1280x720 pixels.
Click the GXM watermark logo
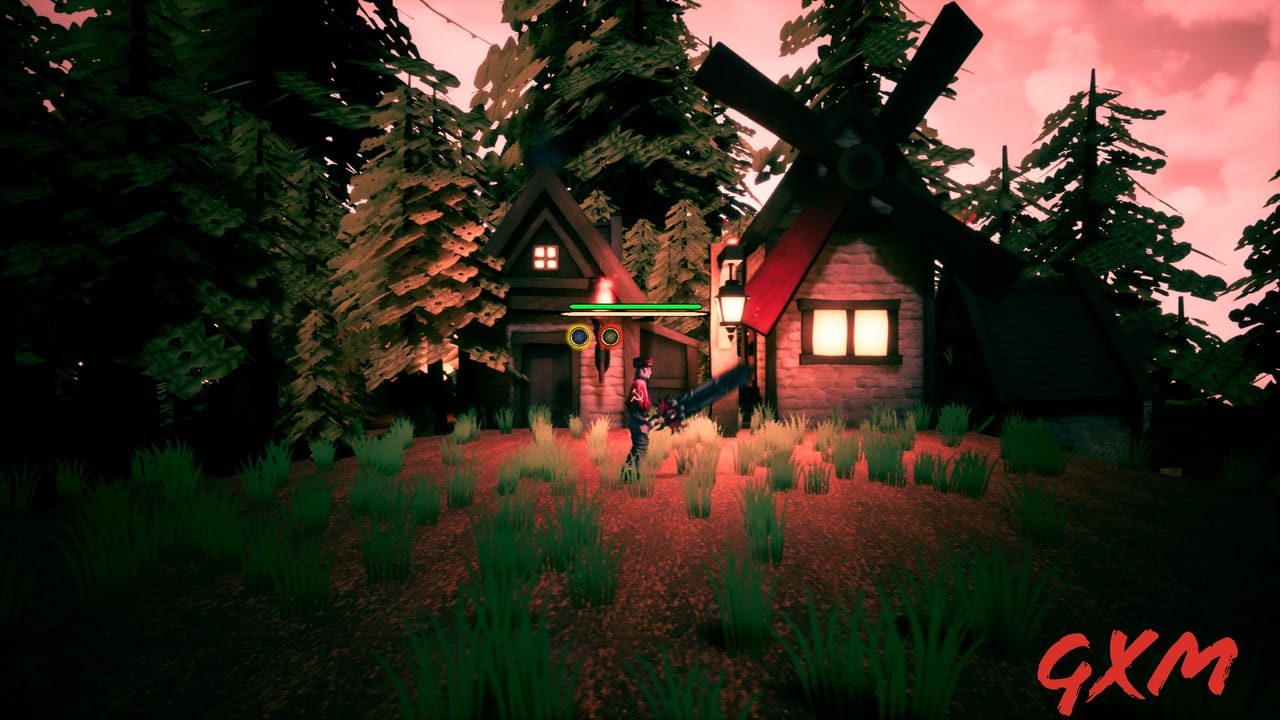(x=1140, y=665)
